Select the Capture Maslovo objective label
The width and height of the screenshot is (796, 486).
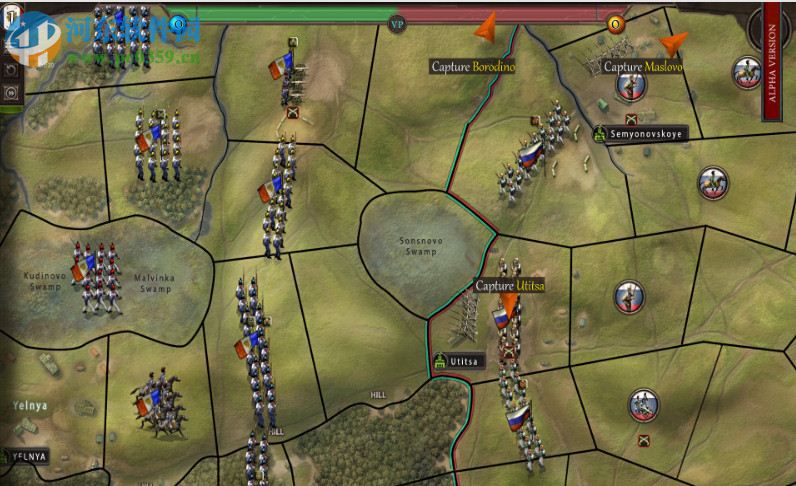[643, 66]
